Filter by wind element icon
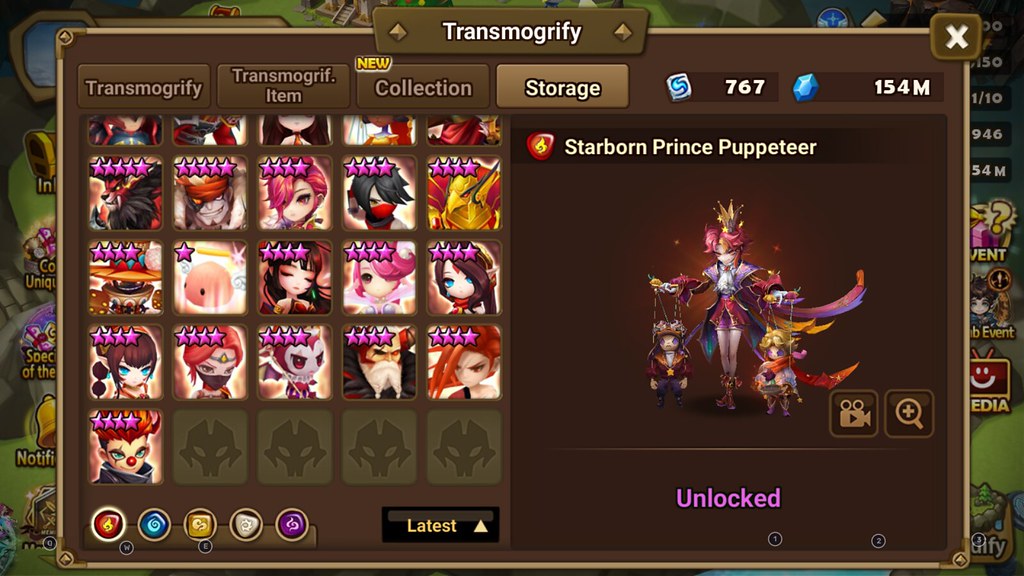1024x576 pixels. point(200,523)
